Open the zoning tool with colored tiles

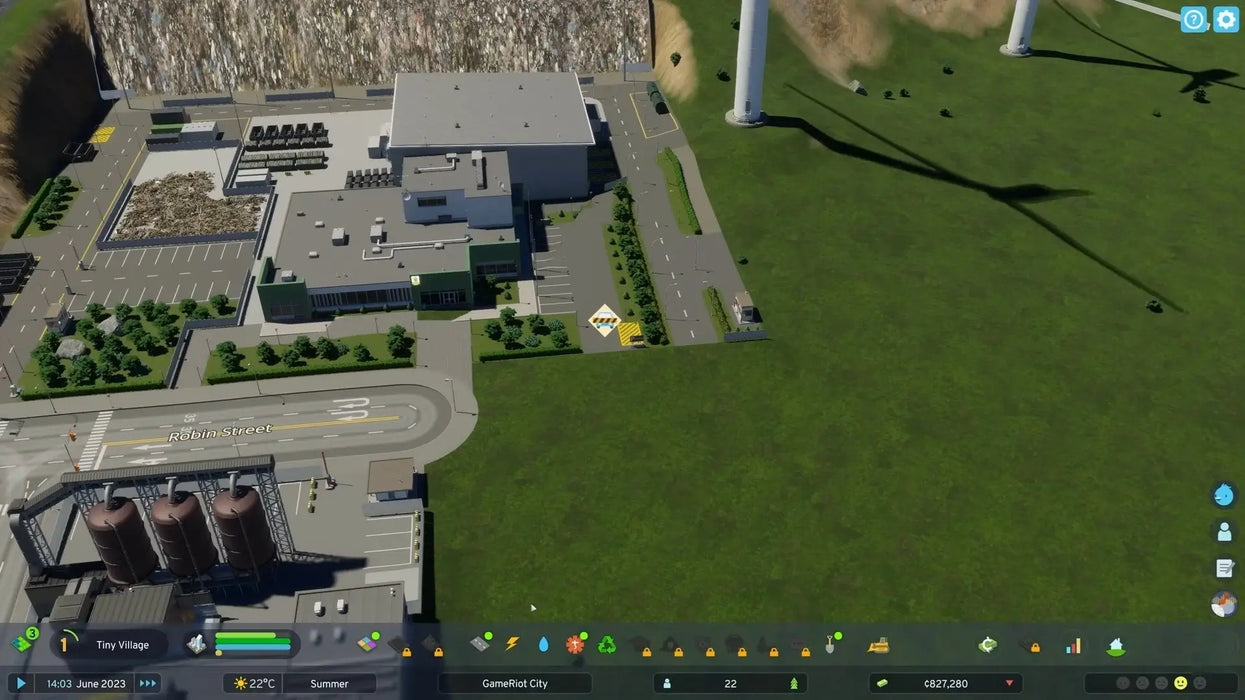pos(369,645)
